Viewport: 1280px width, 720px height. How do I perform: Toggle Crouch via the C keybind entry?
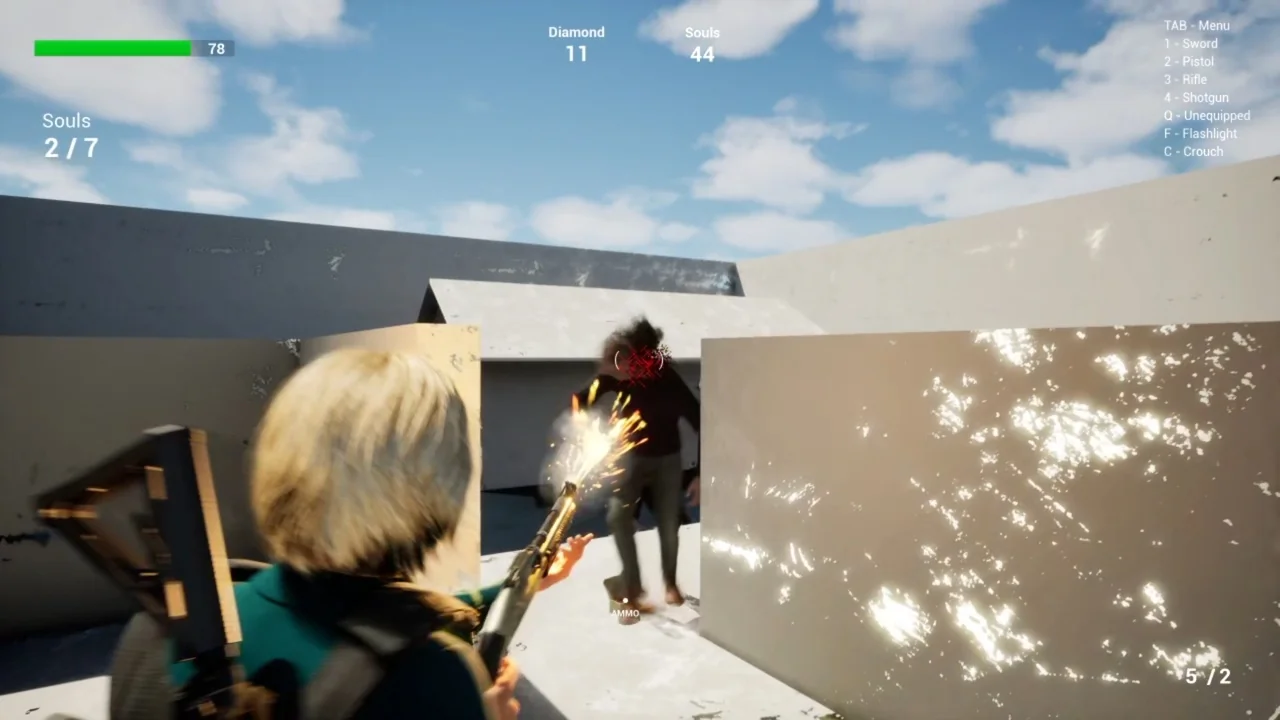coord(1193,151)
